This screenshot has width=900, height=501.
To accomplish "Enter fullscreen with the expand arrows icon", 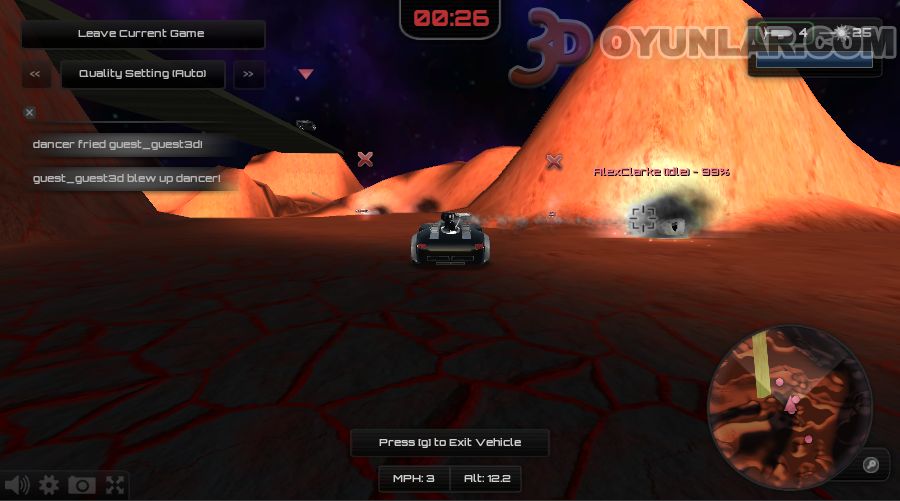I will 115,486.
